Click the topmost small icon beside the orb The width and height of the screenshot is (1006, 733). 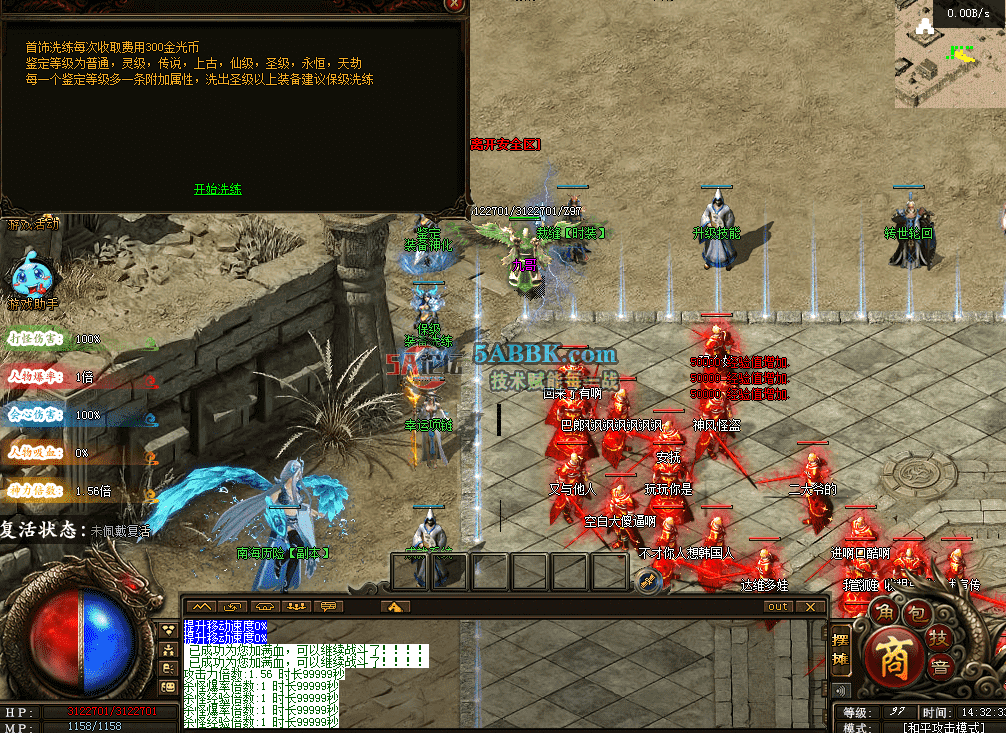coord(169,631)
